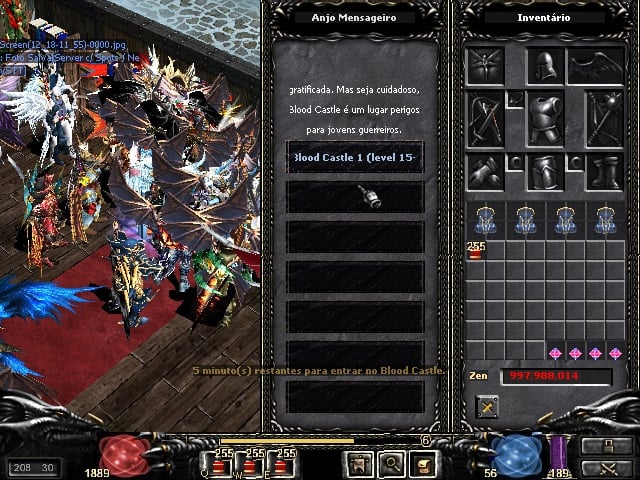Select the wings equipment slot
This screenshot has width=640, height=480.
pyautogui.click(x=596, y=66)
